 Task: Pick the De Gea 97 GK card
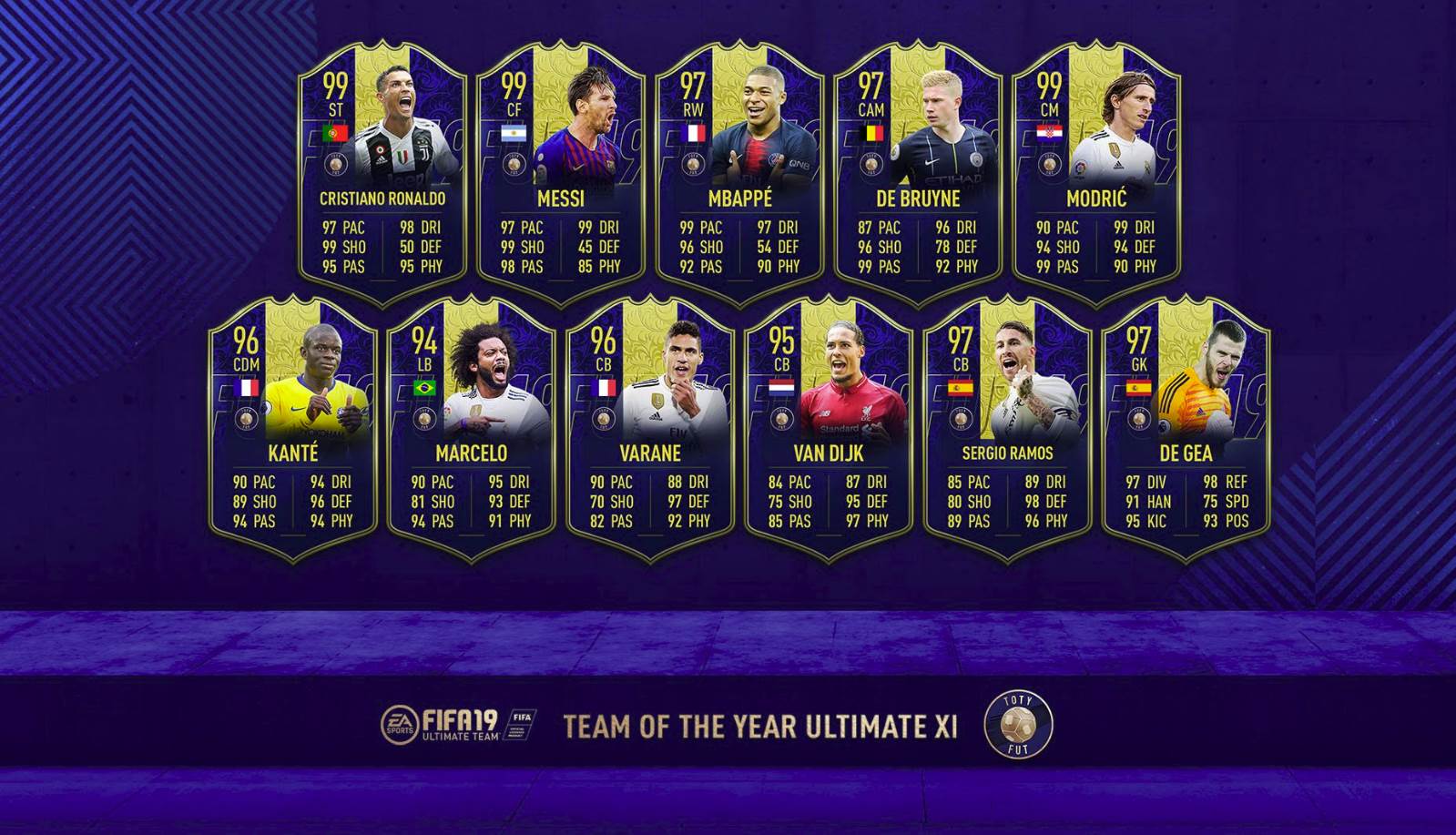[1186, 428]
